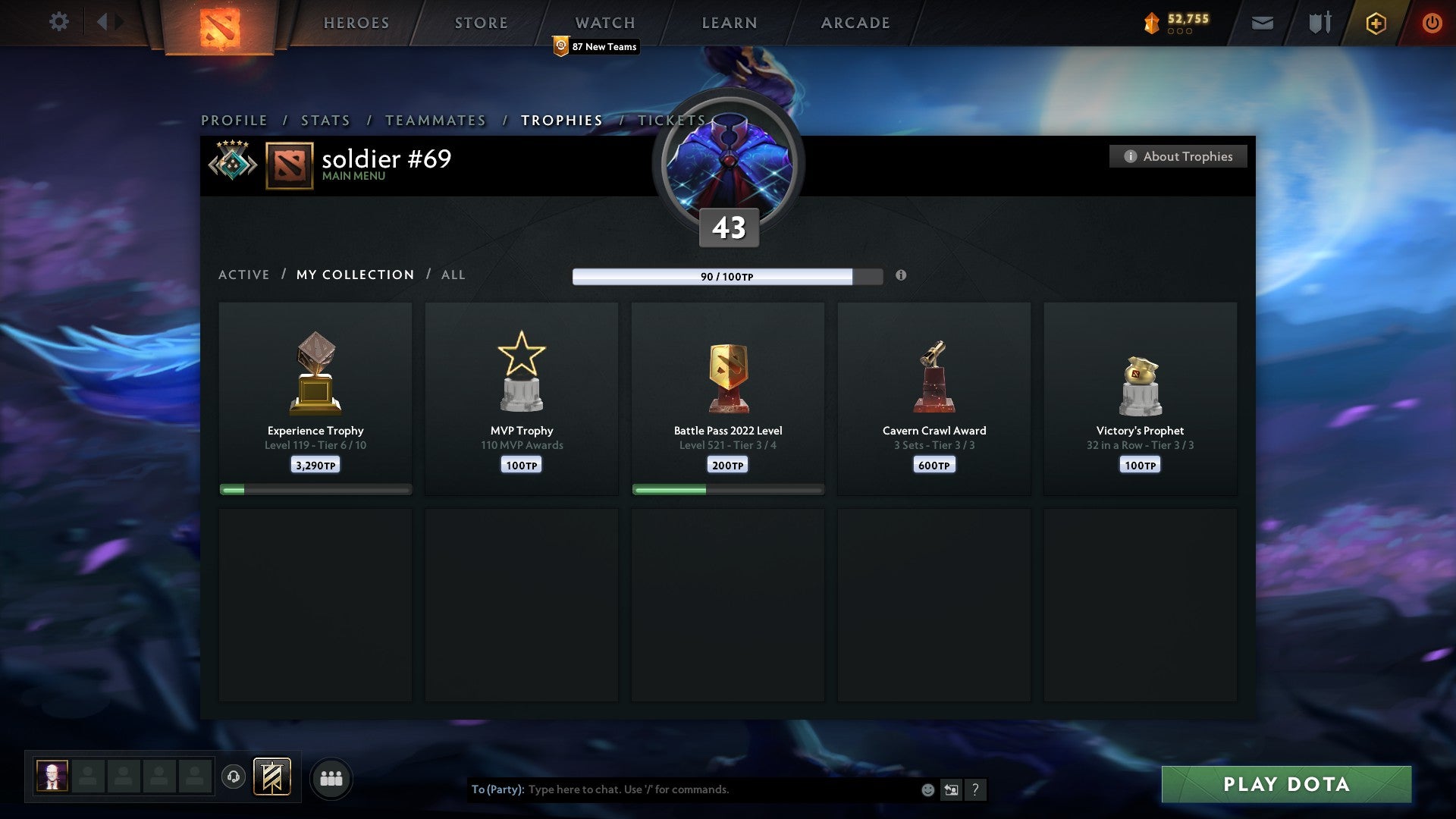Open the friends list icon near chat bar
This screenshot has height=819, width=1456.
pos(331,777)
